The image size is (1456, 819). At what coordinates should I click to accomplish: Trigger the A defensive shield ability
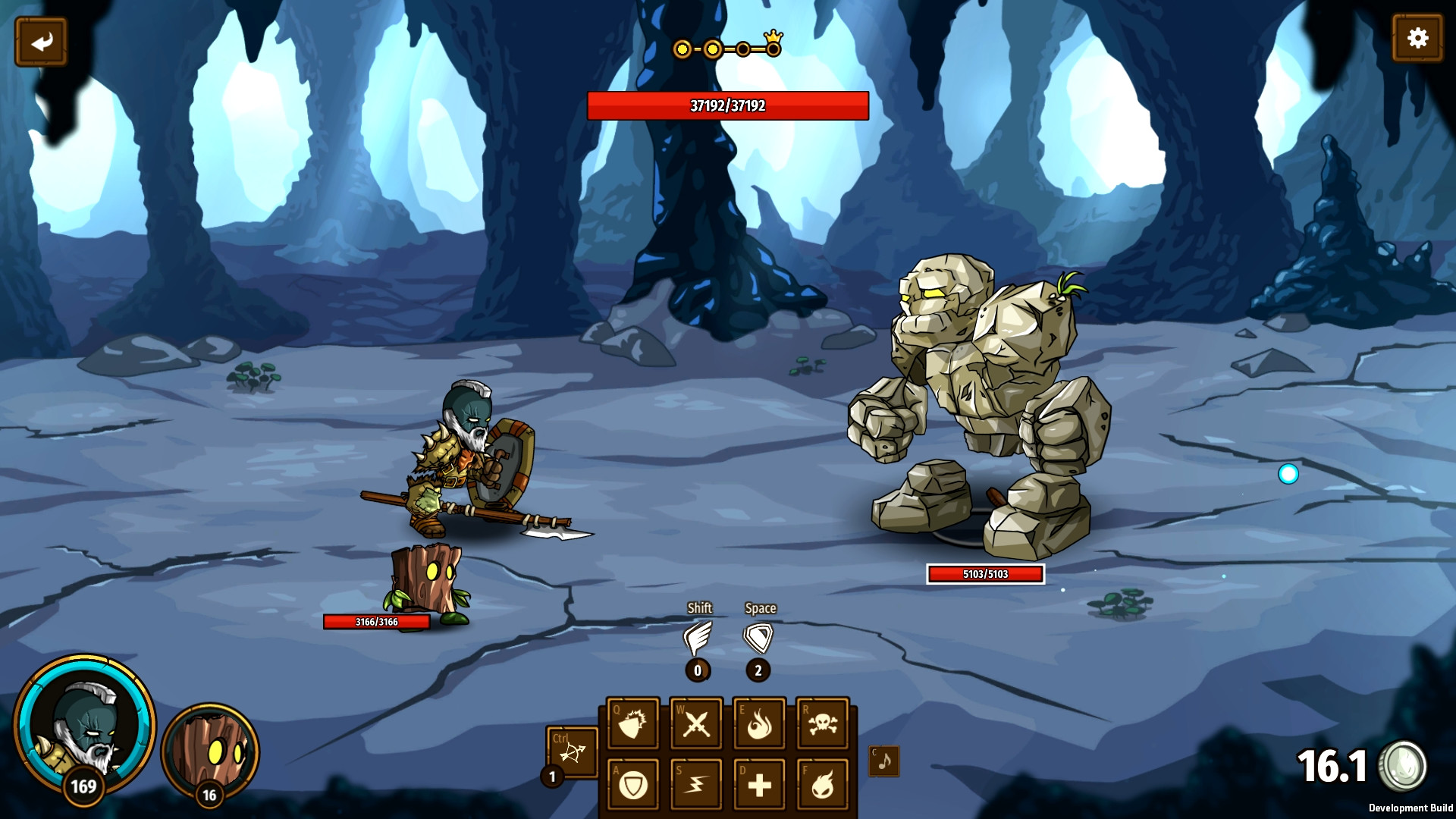pos(634,784)
